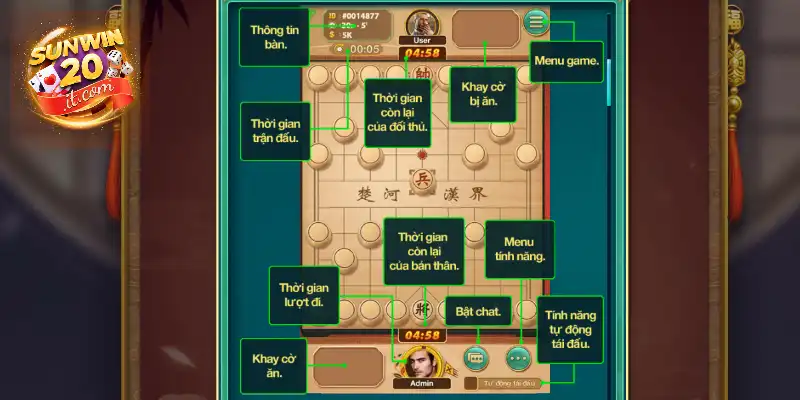Select the bottom general piece
This screenshot has width=800, height=400.
tap(421, 309)
